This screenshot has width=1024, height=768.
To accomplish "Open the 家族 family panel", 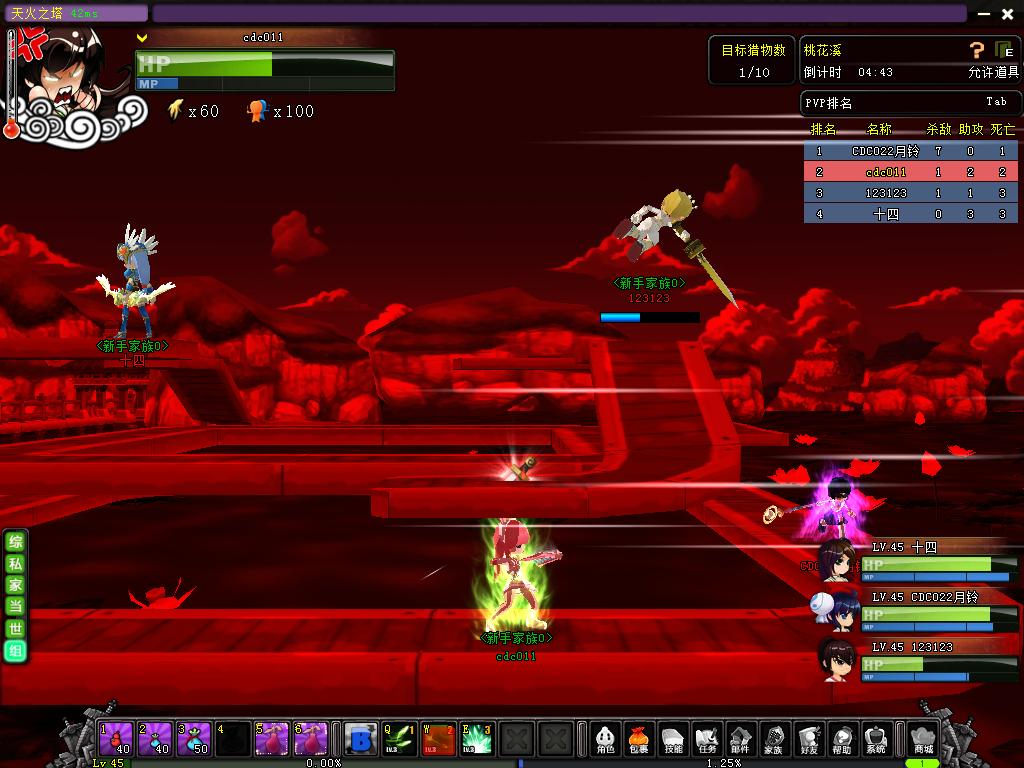I will (x=773, y=739).
